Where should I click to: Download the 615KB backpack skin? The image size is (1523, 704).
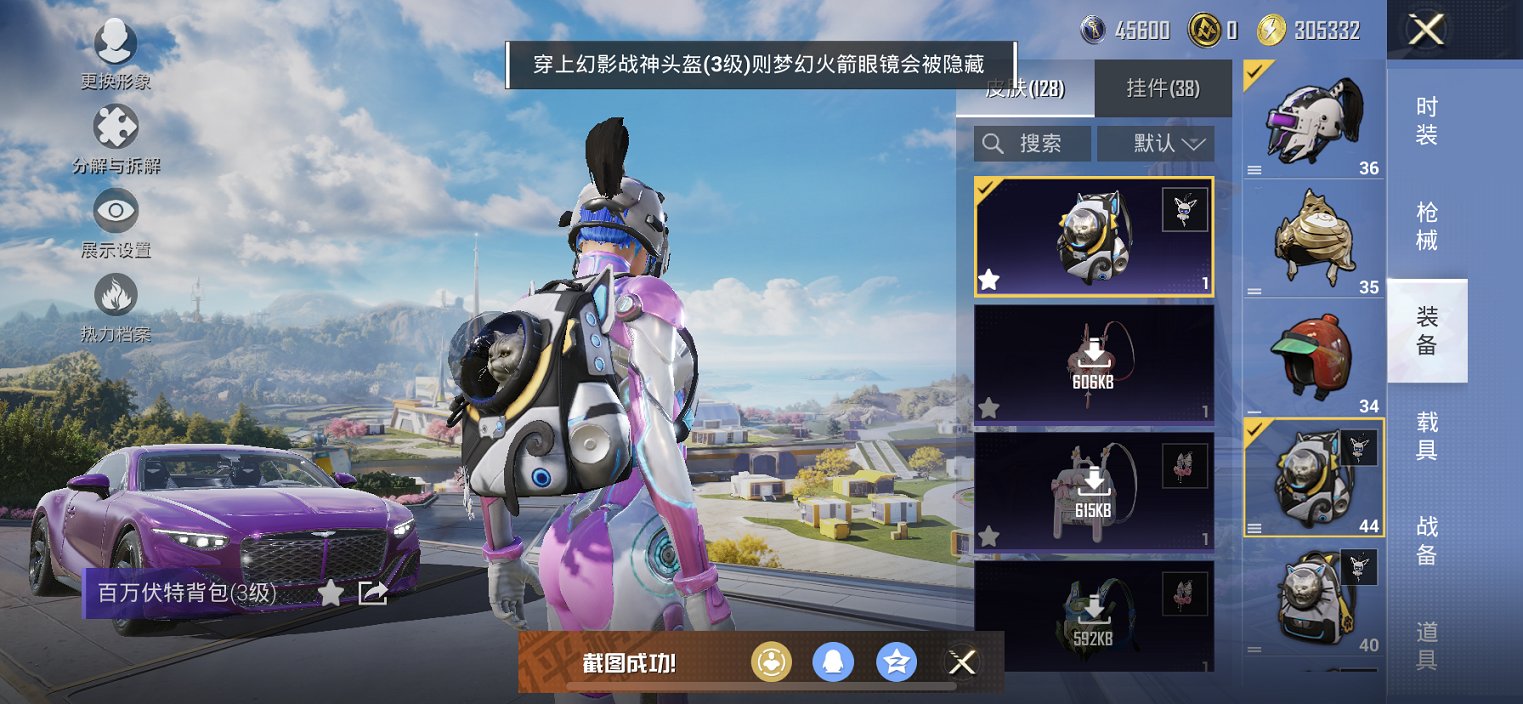click(x=1094, y=490)
